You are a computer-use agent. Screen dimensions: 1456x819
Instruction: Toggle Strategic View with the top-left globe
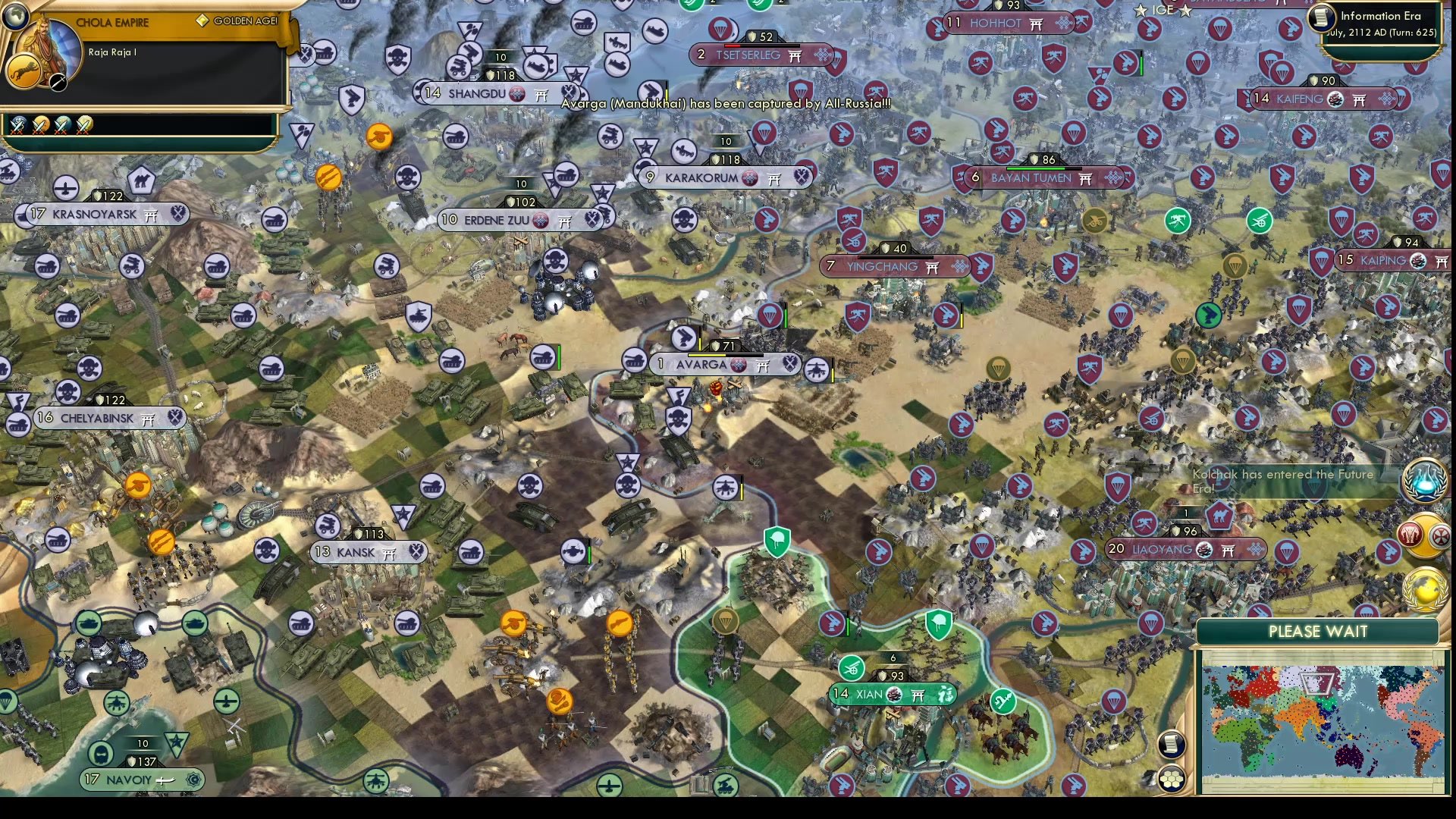(x=14, y=17)
